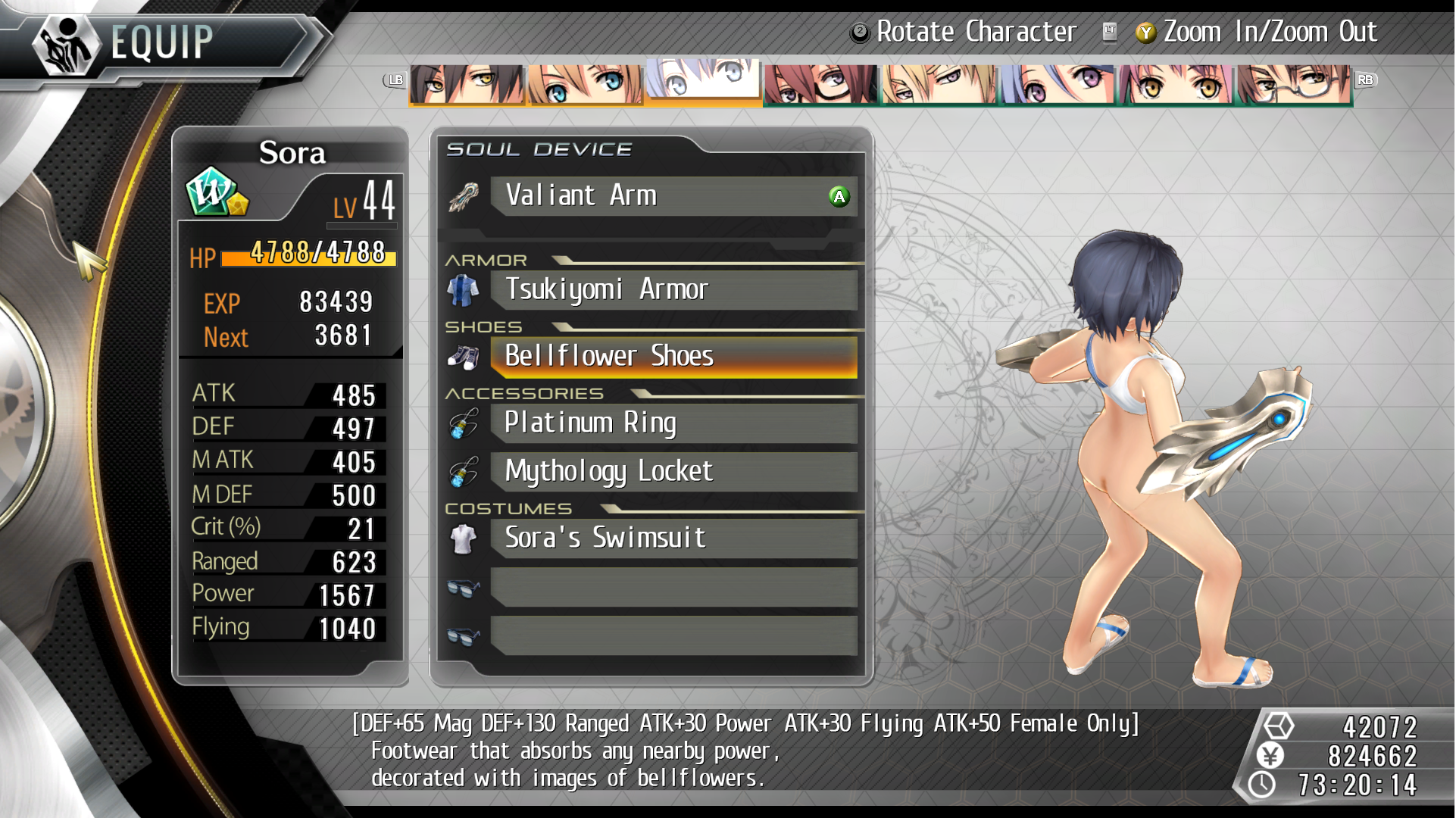Select the orange-haired blue-eyed character portrait
The image size is (1456, 818).
tap(584, 84)
